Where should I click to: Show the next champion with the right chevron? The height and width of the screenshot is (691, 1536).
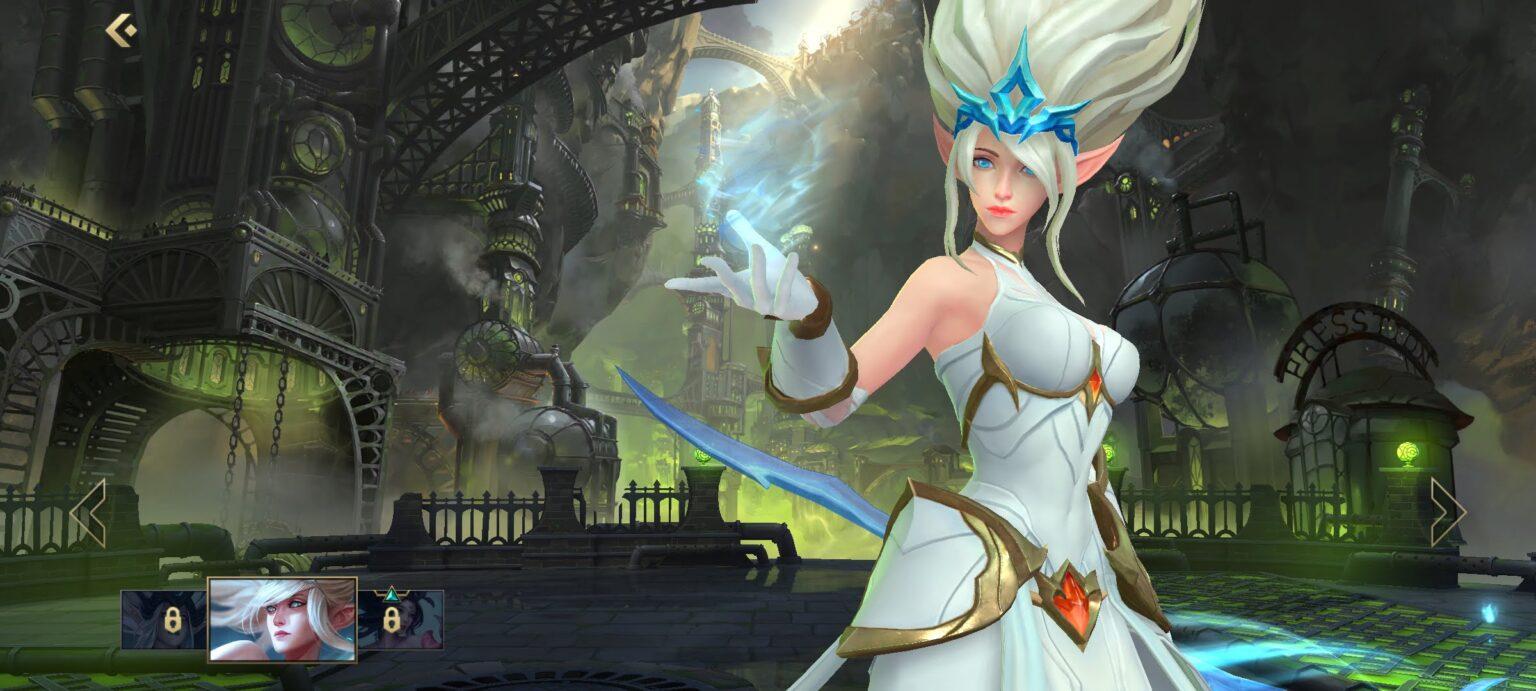coord(1447,512)
